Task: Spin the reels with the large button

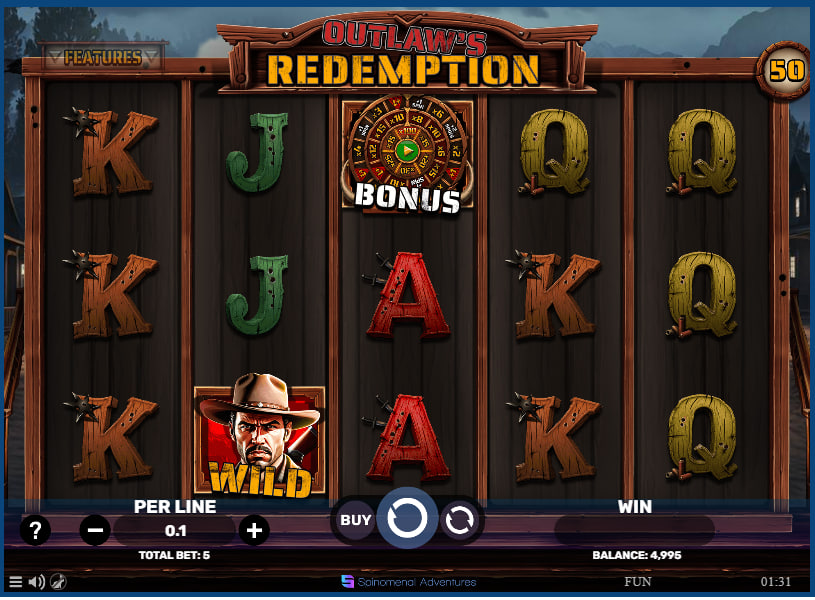Action: click(x=407, y=519)
